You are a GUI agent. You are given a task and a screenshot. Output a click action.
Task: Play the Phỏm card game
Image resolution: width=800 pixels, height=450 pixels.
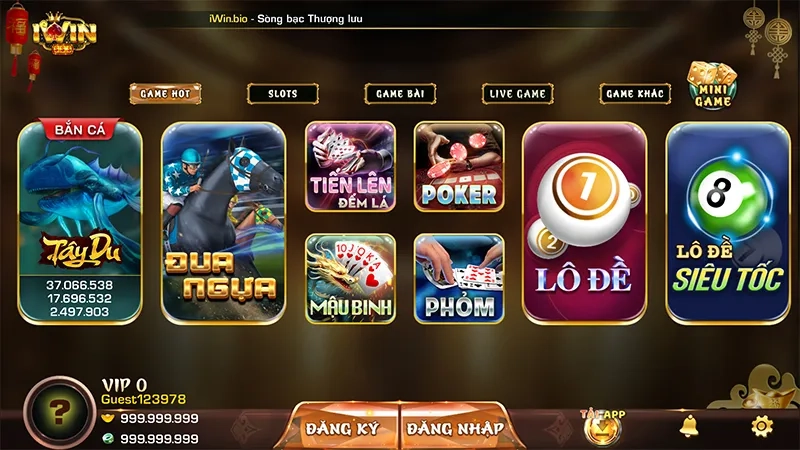pyautogui.click(x=459, y=278)
